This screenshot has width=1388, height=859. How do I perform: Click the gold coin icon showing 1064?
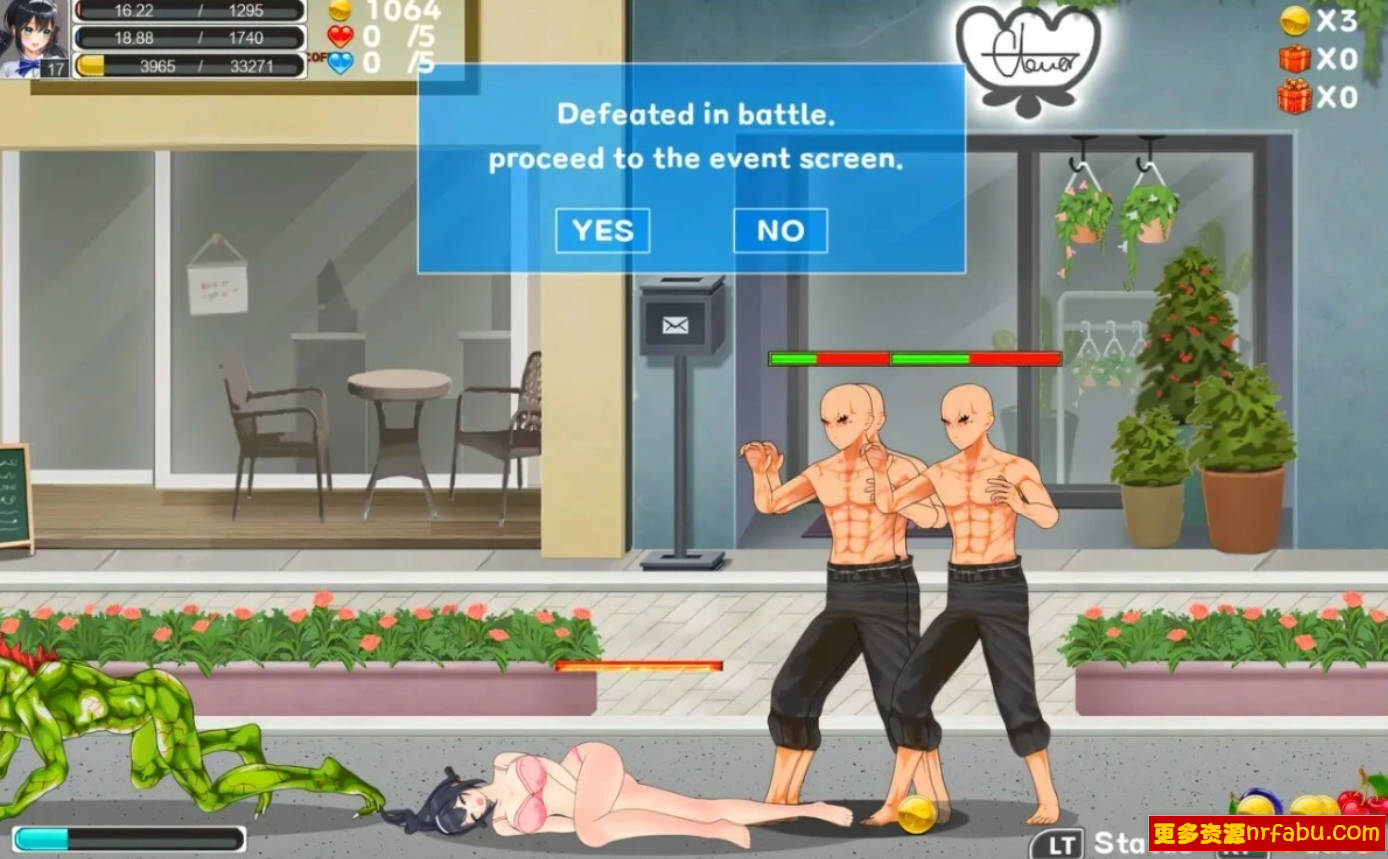tap(341, 12)
